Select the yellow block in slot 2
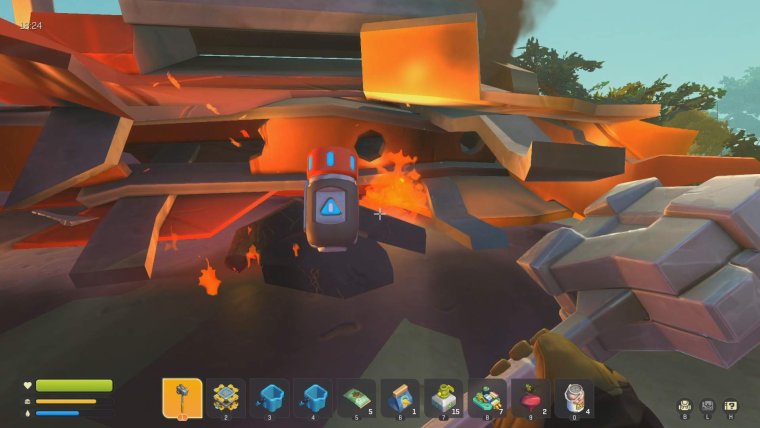760x428 pixels. 226,398
